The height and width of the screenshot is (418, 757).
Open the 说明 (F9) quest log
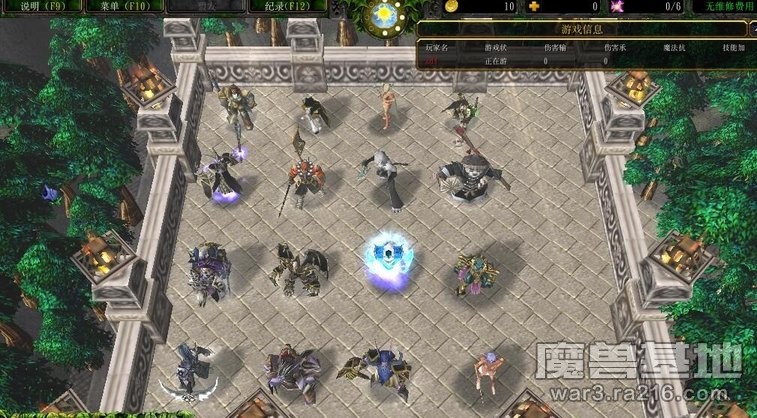tap(40, 6)
